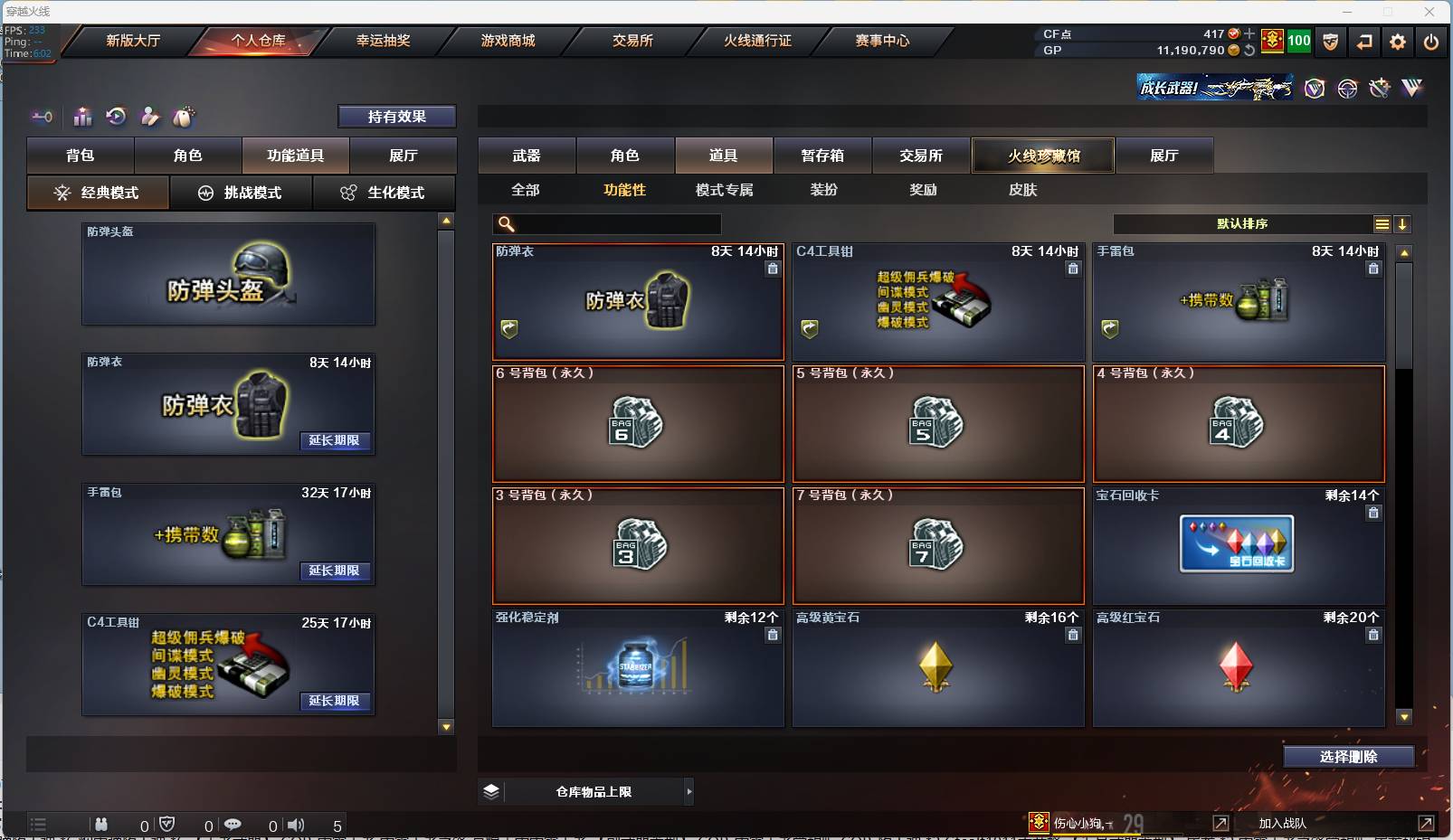This screenshot has width=1453, height=840.
Task: Open the crosshair emblem icon near top right
Action: pyautogui.click(x=1347, y=89)
